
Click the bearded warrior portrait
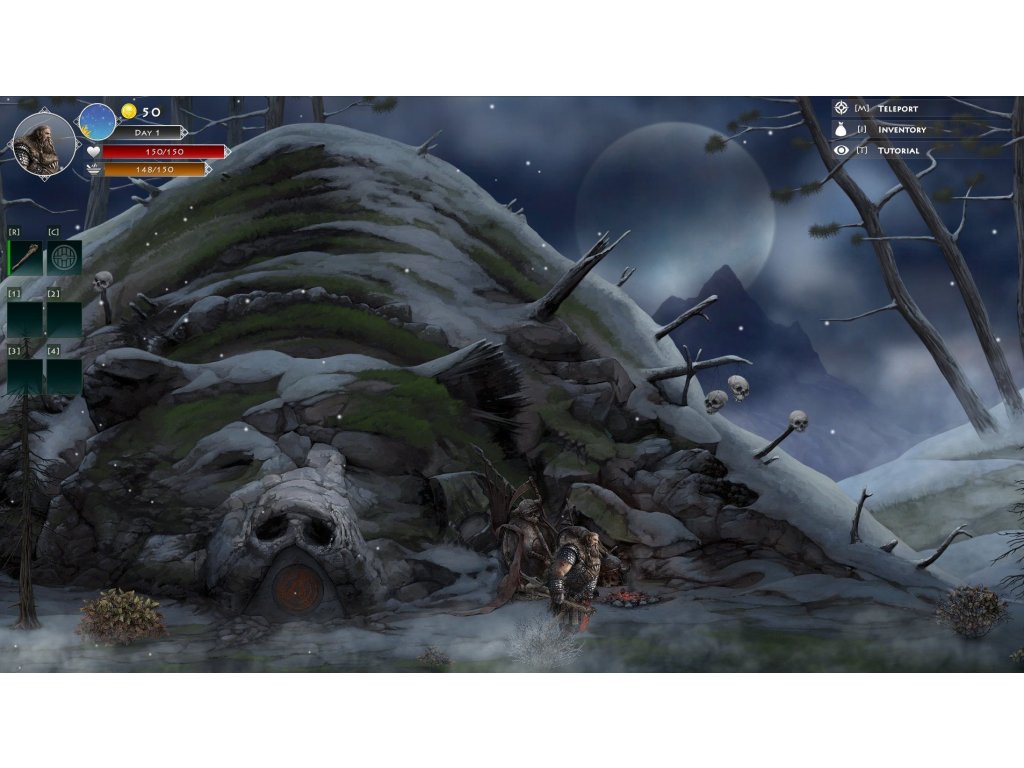(x=44, y=144)
